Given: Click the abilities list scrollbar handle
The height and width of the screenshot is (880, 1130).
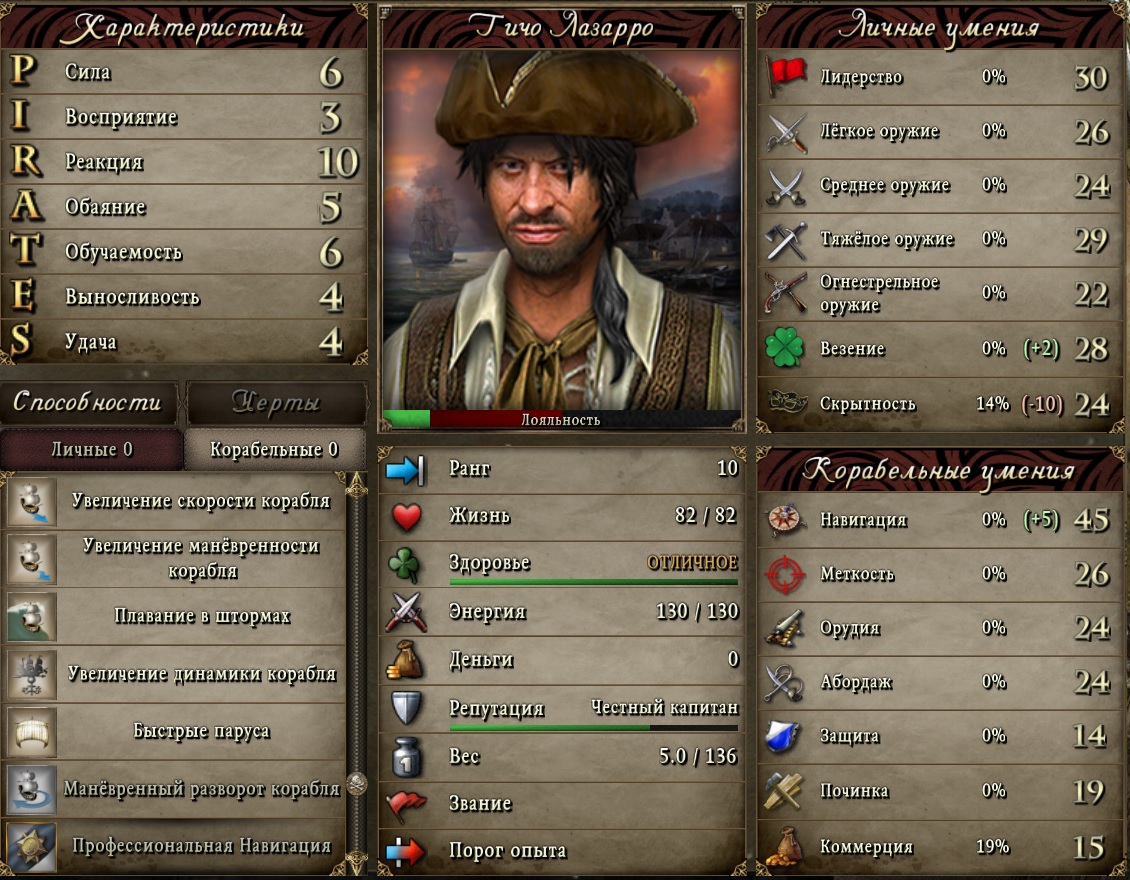Looking at the screenshot, I should 357,783.
